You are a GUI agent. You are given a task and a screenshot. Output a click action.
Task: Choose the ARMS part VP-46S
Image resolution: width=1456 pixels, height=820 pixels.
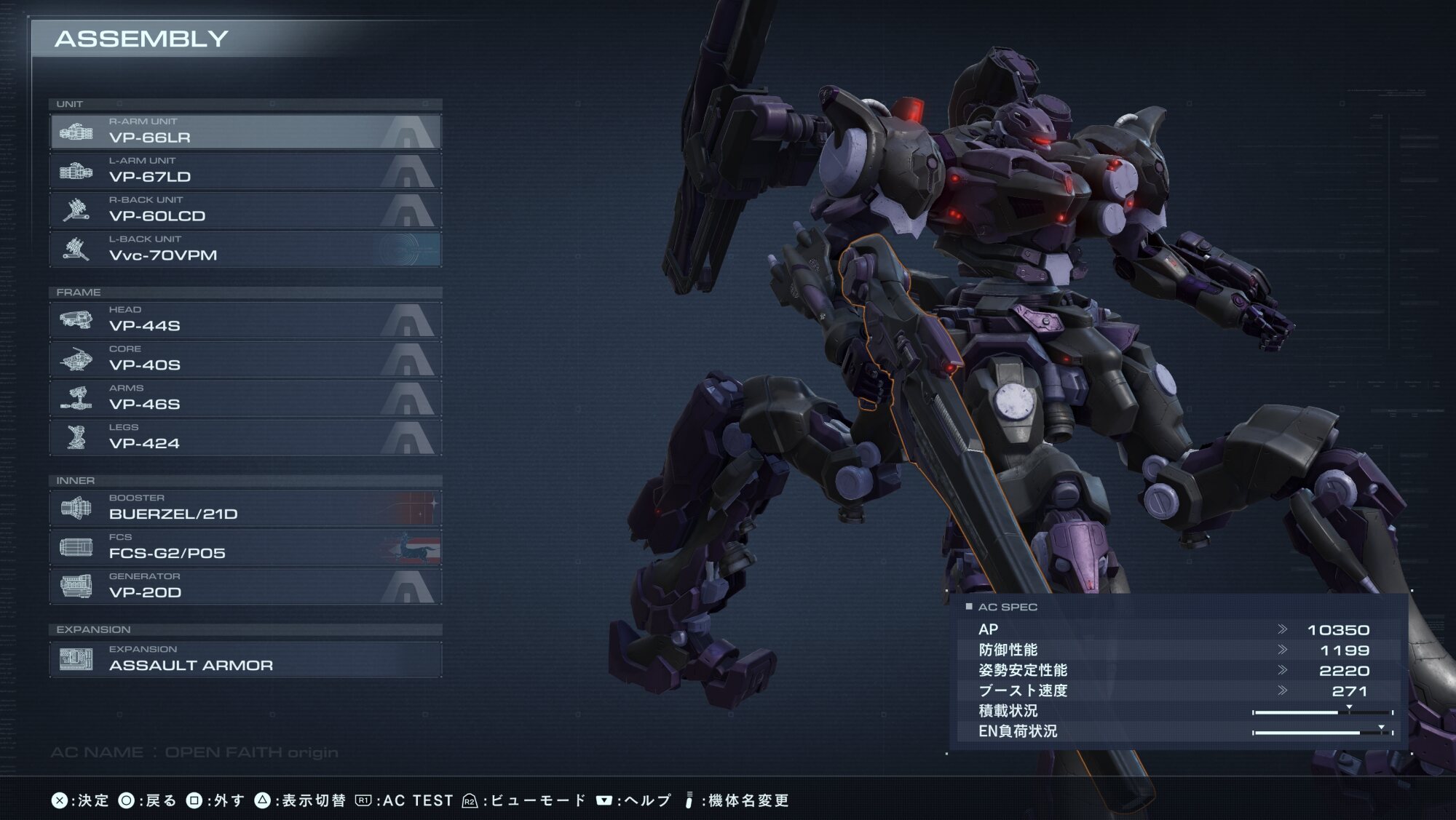[x=245, y=399]
